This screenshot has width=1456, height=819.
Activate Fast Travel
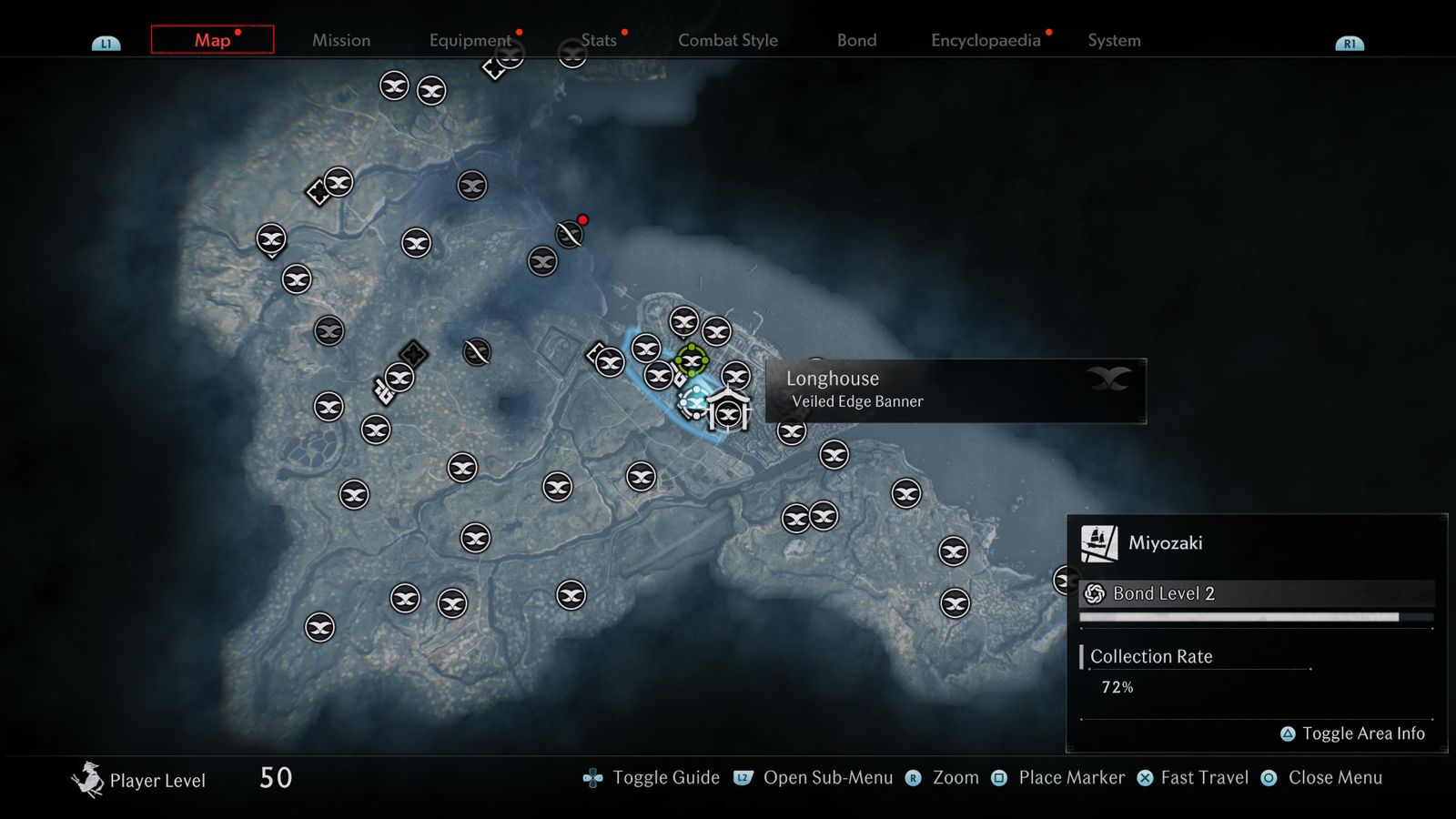click(x=1204, y=777)
